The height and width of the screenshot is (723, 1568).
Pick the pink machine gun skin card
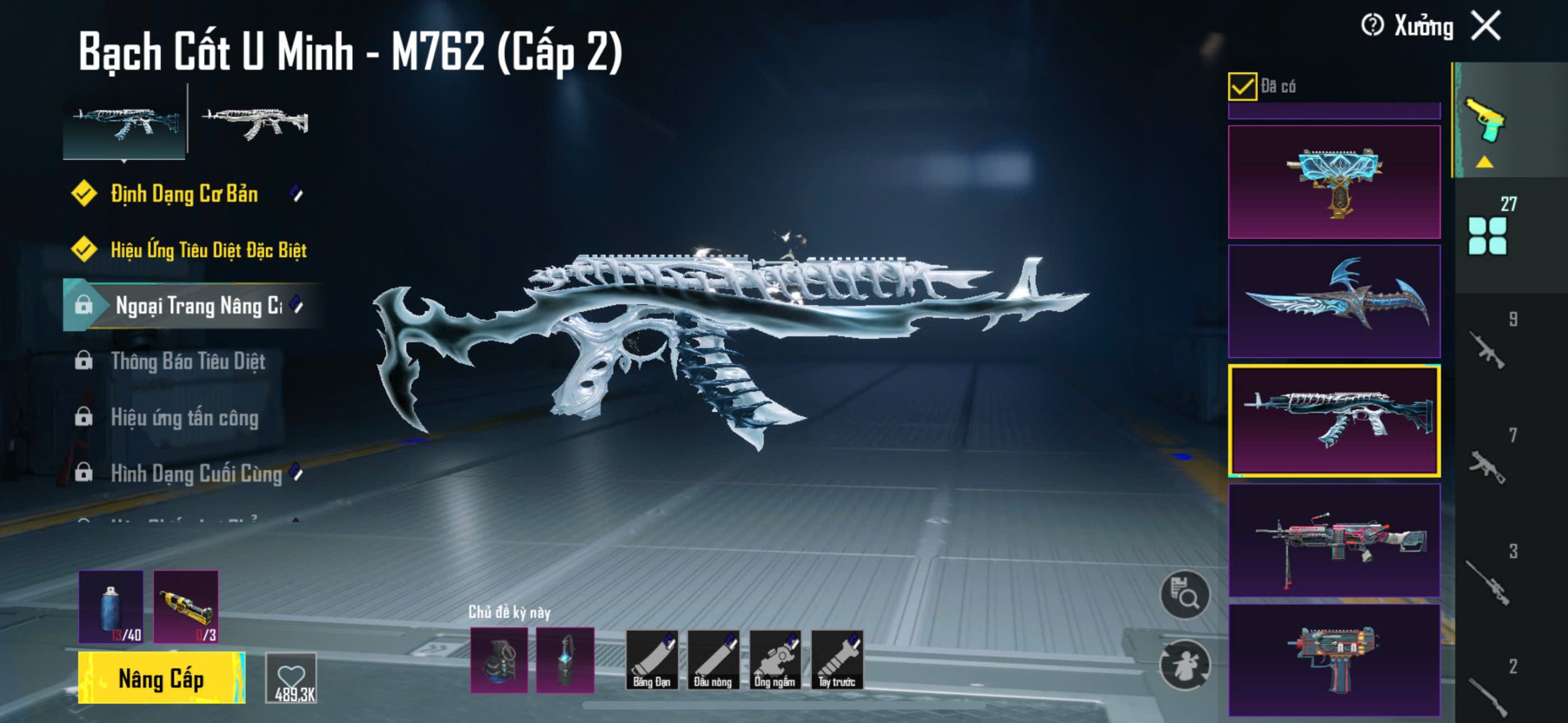coord(1334,539)
